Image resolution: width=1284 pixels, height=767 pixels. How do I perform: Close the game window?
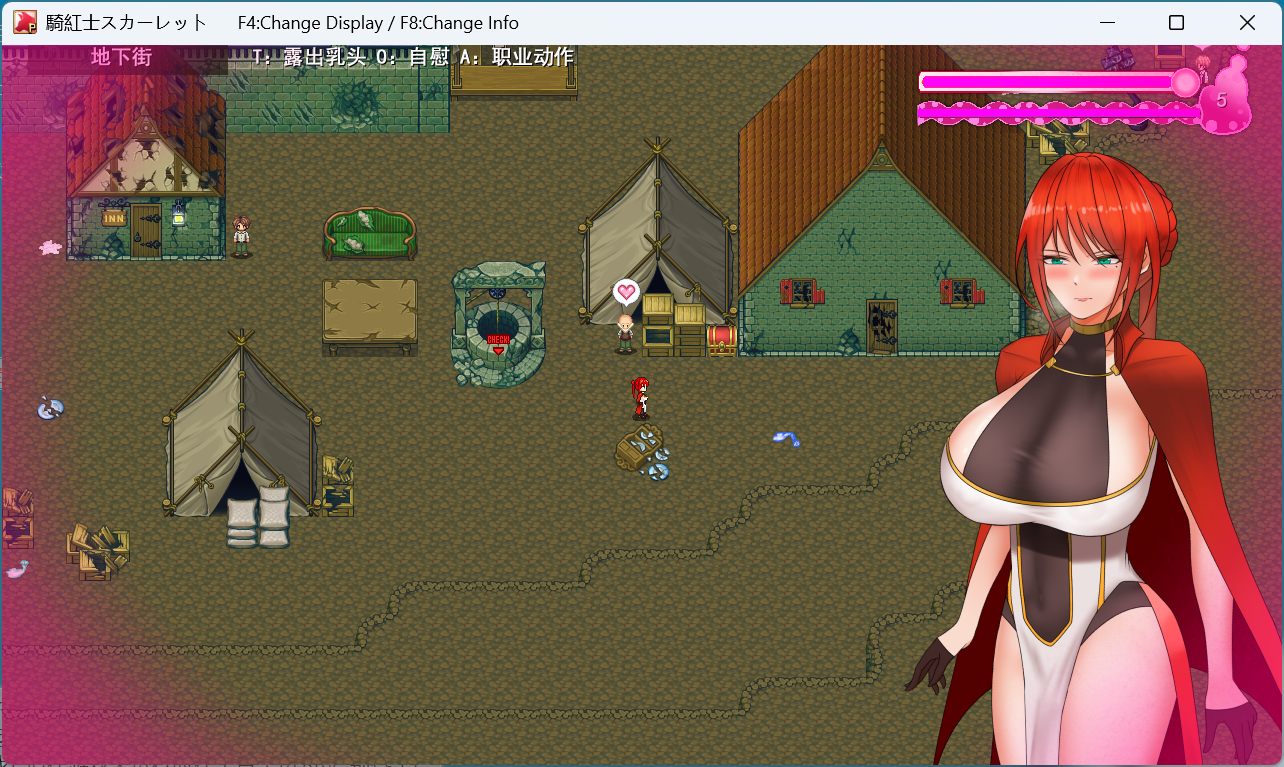[1247, 23]
